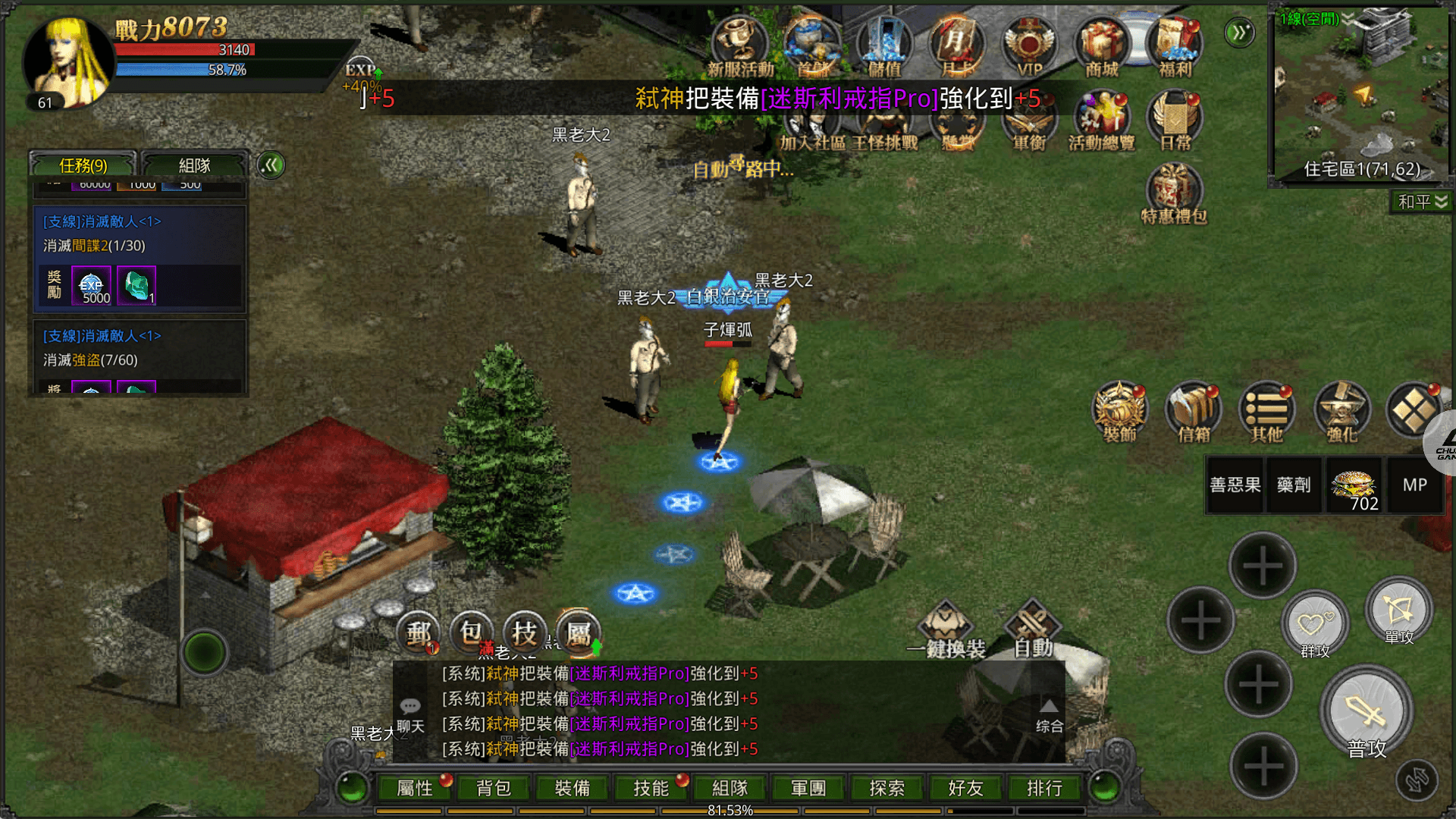Open the VIP icon
Image resolution: width=1456 pixels, height=819 pixels.
(1029, 47)
